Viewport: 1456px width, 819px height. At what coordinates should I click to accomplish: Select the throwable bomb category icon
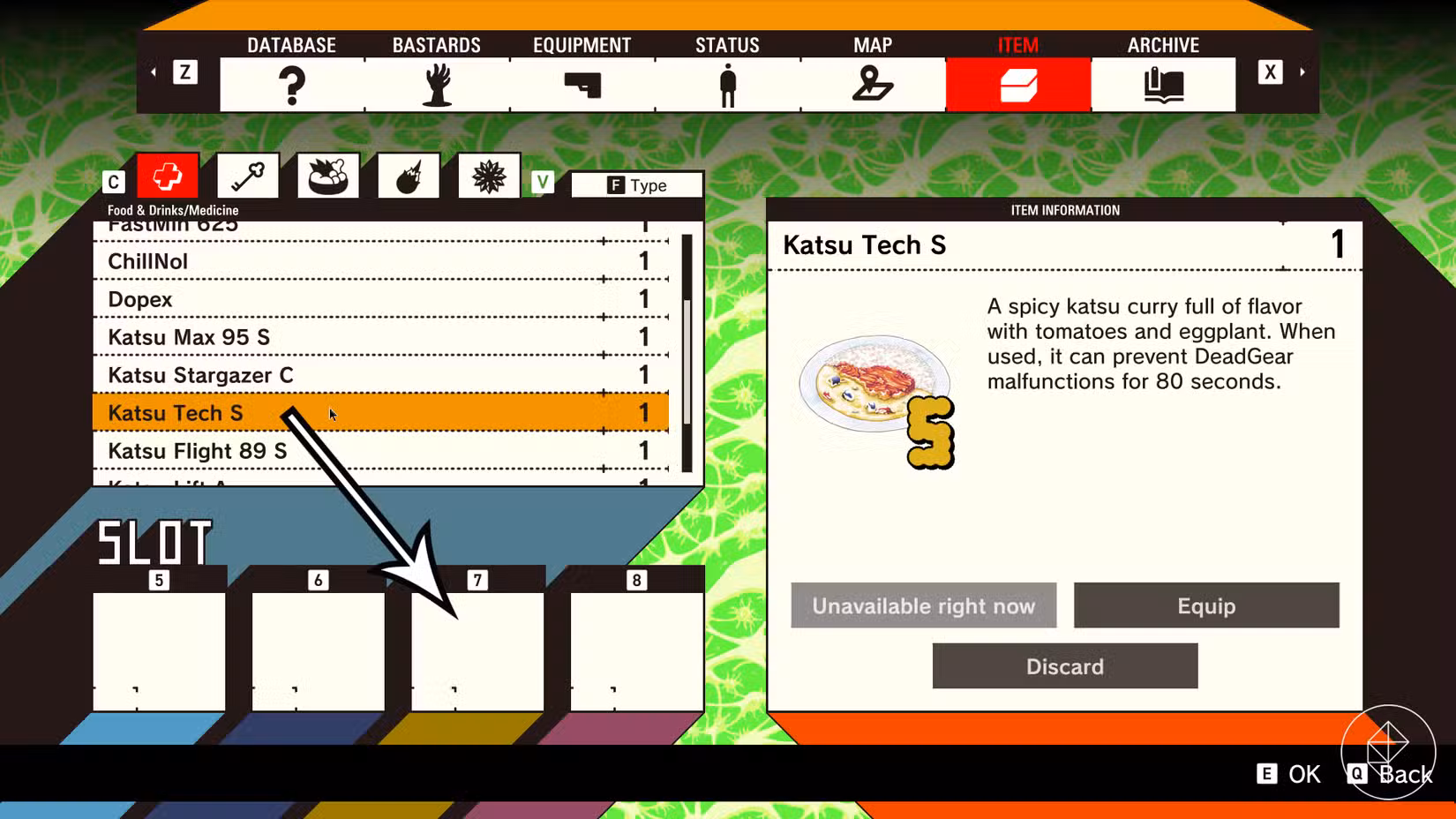tap(408, 175)
